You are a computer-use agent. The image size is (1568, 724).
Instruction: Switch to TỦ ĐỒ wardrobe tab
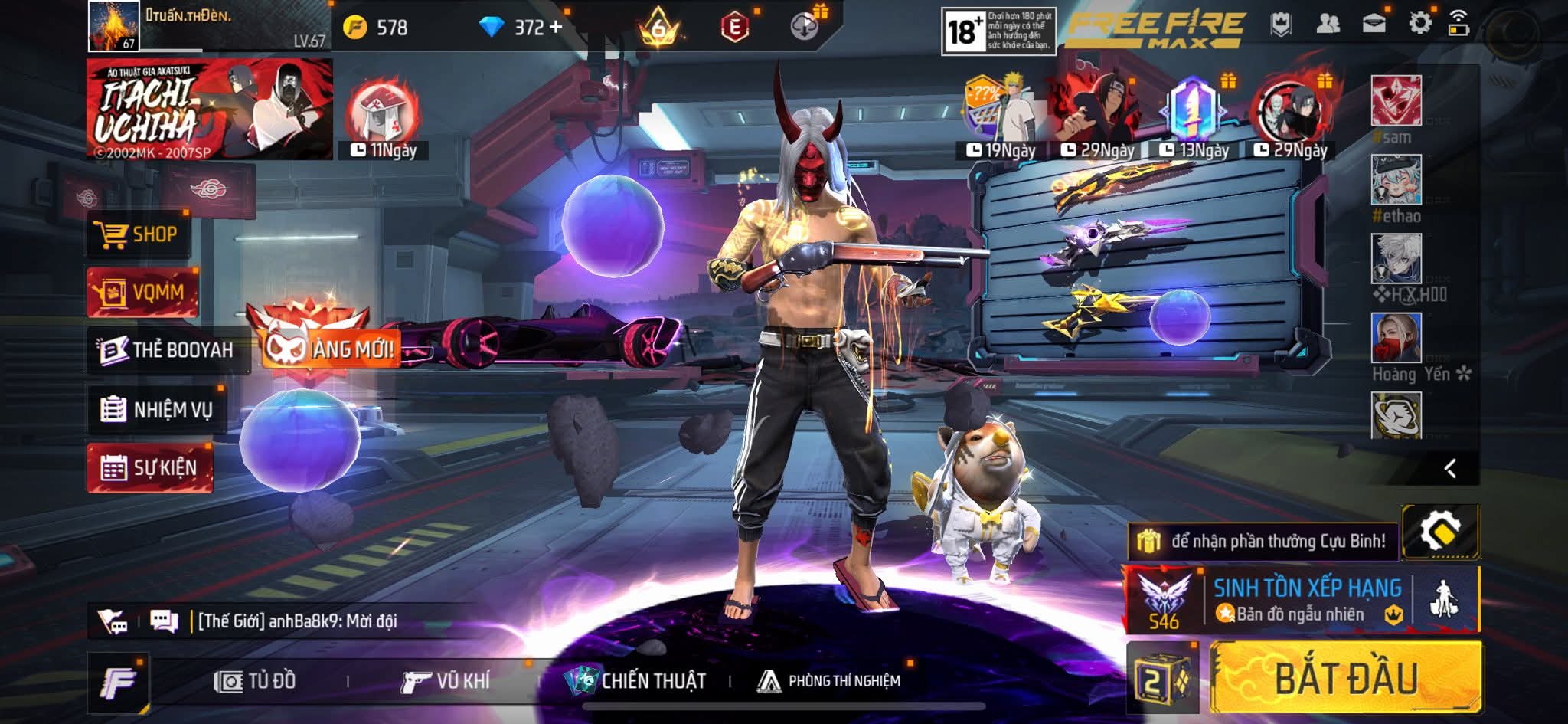click(x=256, y=681)
